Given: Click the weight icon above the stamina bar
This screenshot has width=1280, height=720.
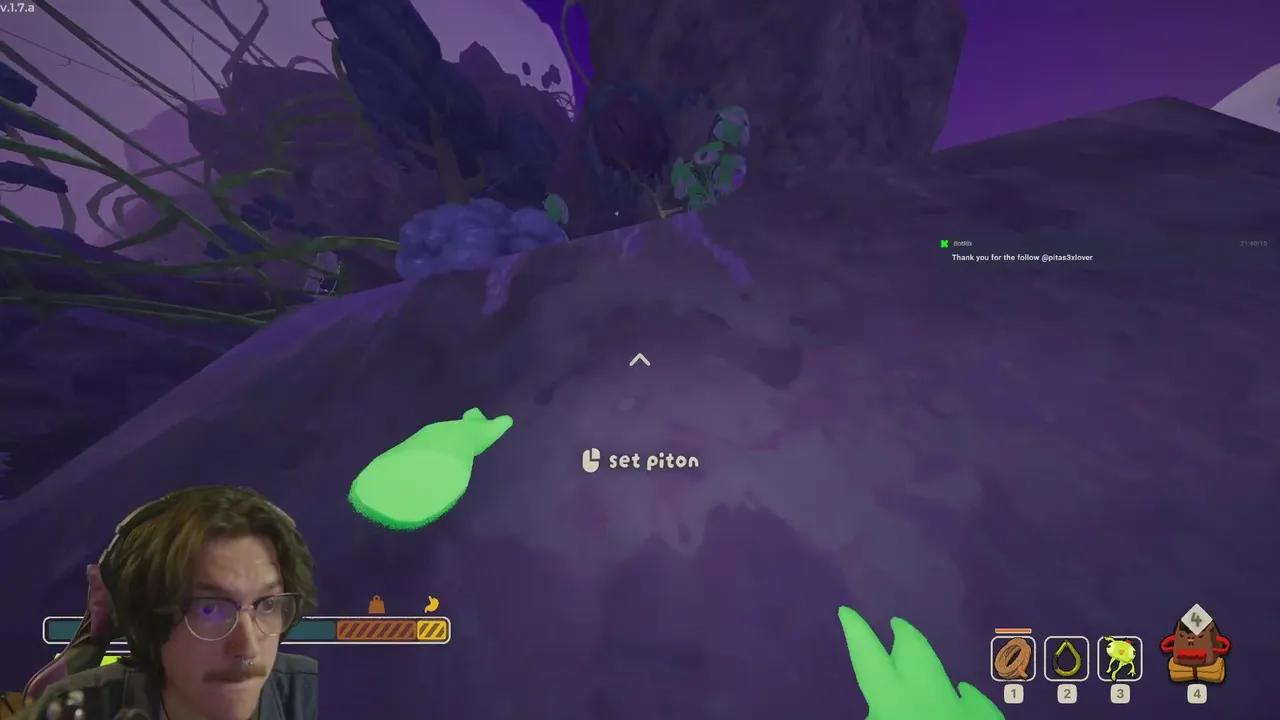Looking at the screenshot, I should [376, 604].
